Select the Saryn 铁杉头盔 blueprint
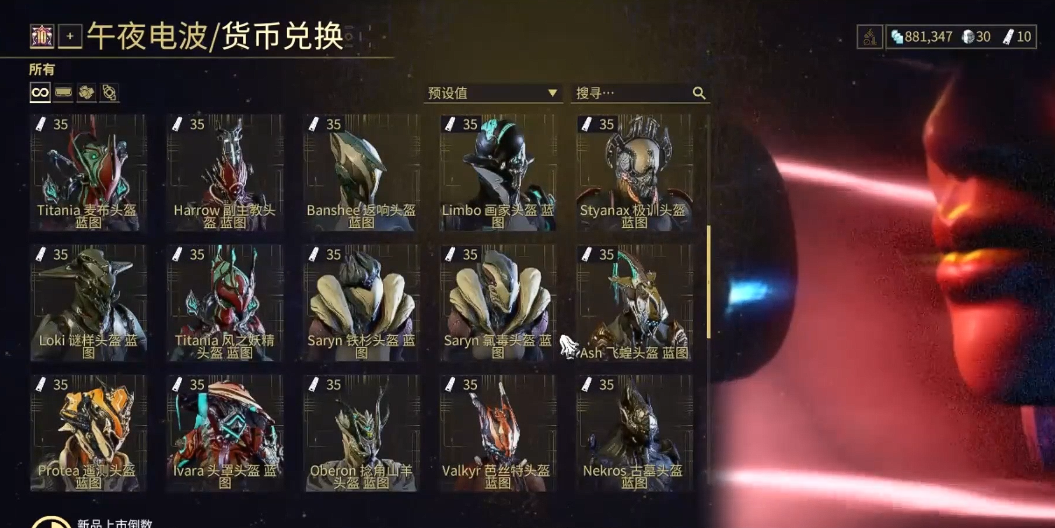This screenshot has height=528, width=1055. pos(361,302)
